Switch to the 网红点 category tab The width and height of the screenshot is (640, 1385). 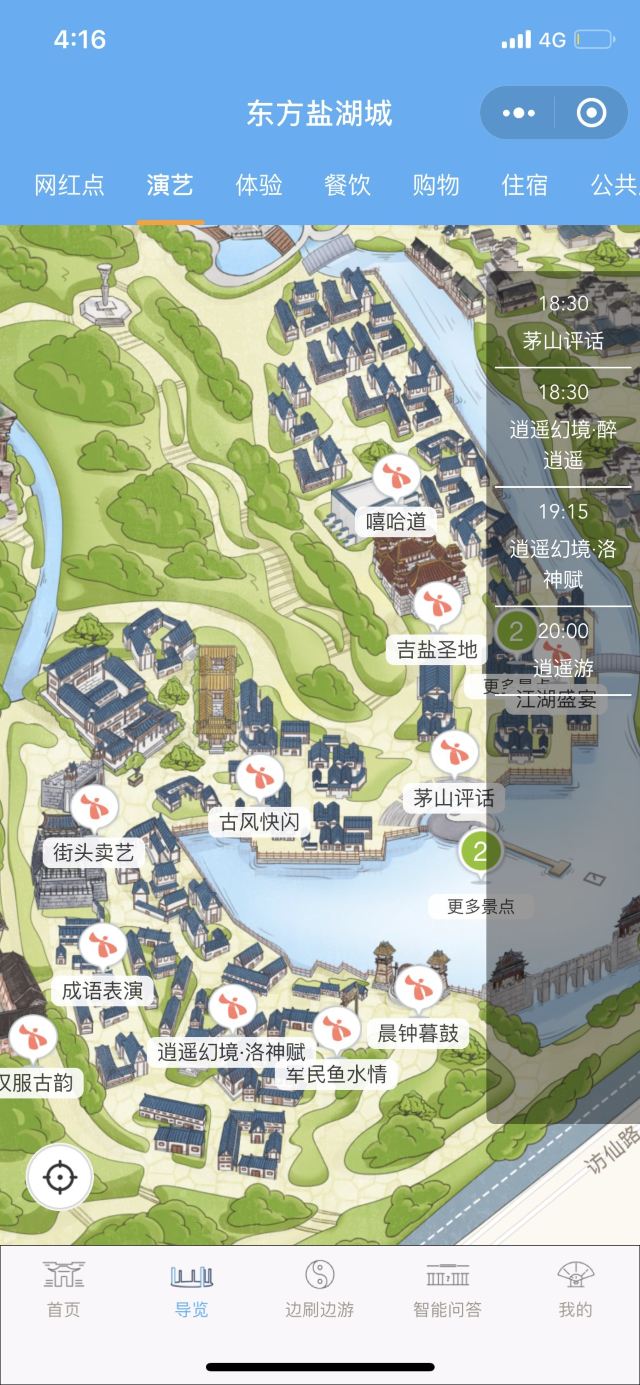point(69,185)
